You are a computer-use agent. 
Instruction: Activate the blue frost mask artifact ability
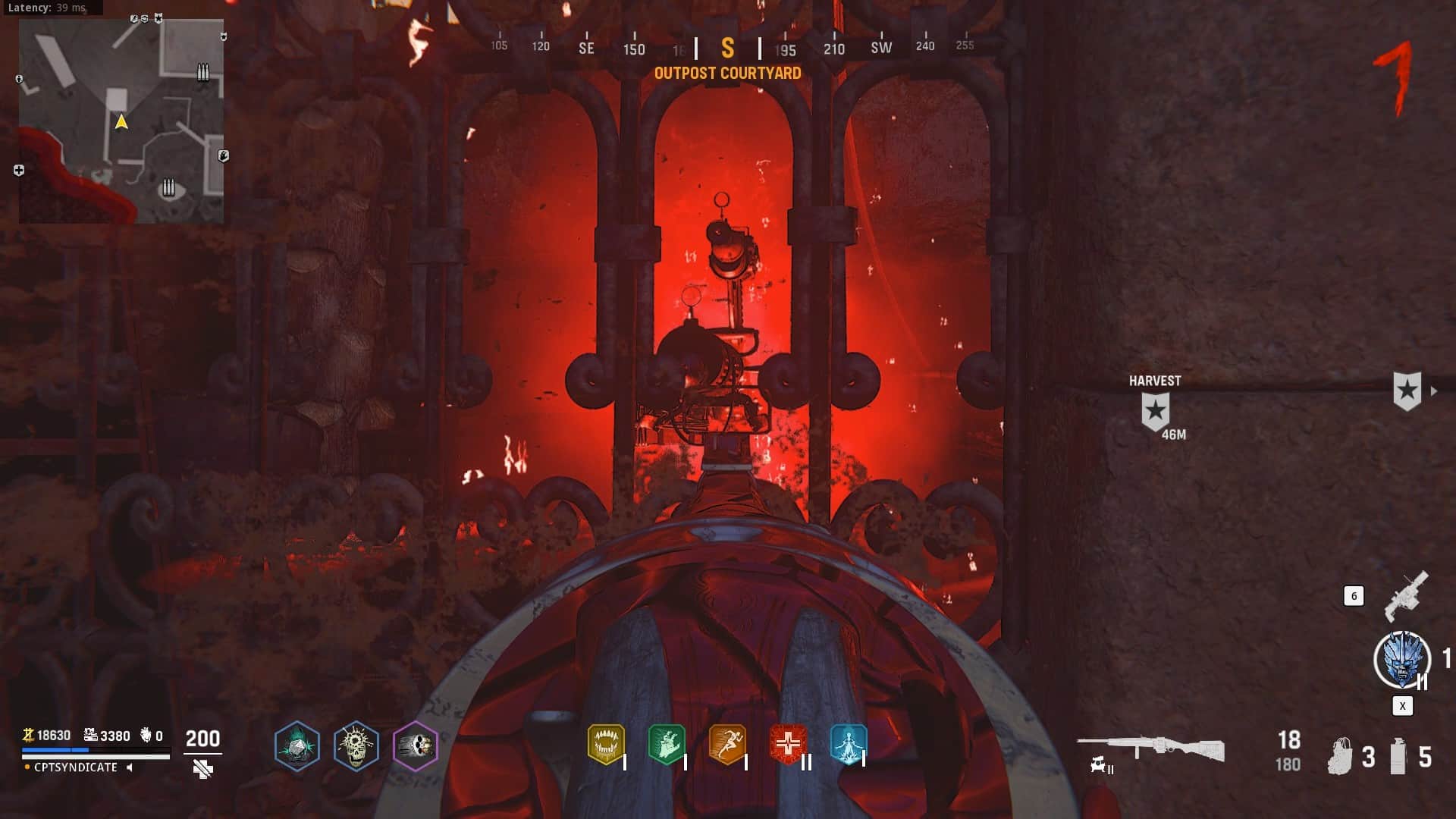click(x=1402, y=660)
